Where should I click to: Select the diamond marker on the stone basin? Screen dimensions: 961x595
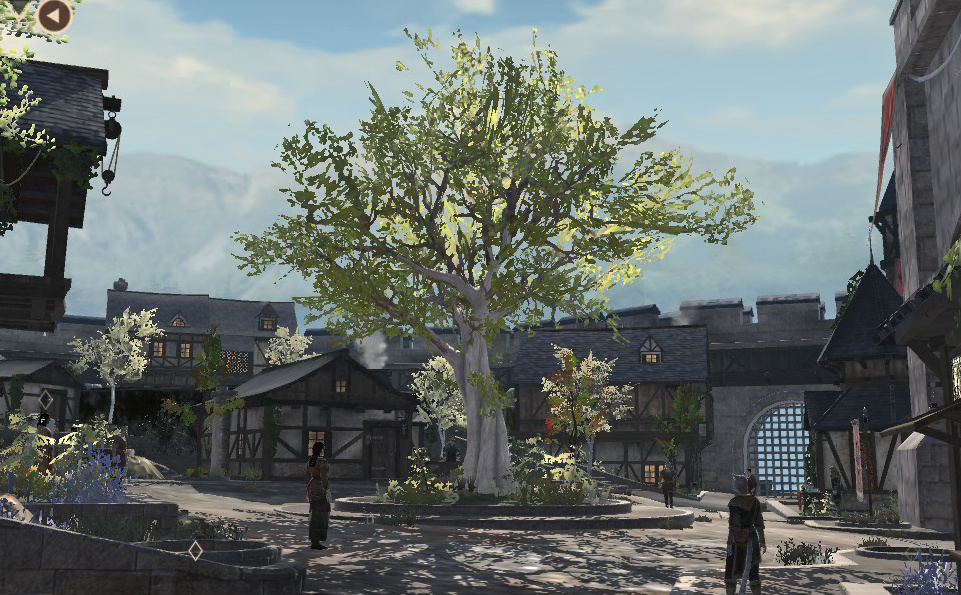pyautogui.click(x=195, y=550)
